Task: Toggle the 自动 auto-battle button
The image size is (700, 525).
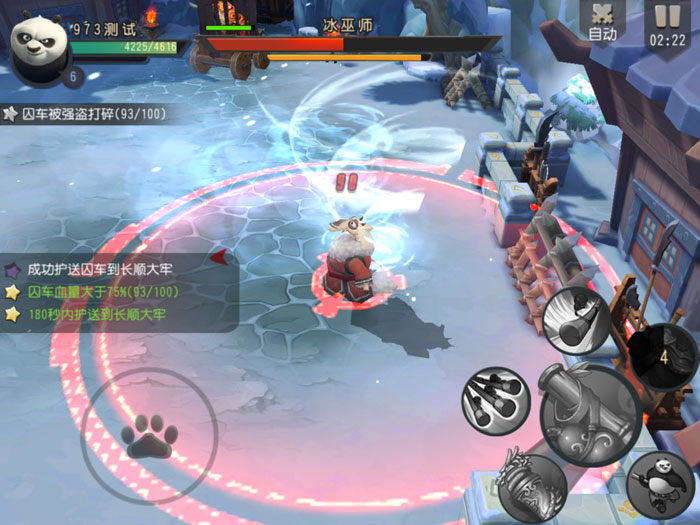Action: coord(602,22)
